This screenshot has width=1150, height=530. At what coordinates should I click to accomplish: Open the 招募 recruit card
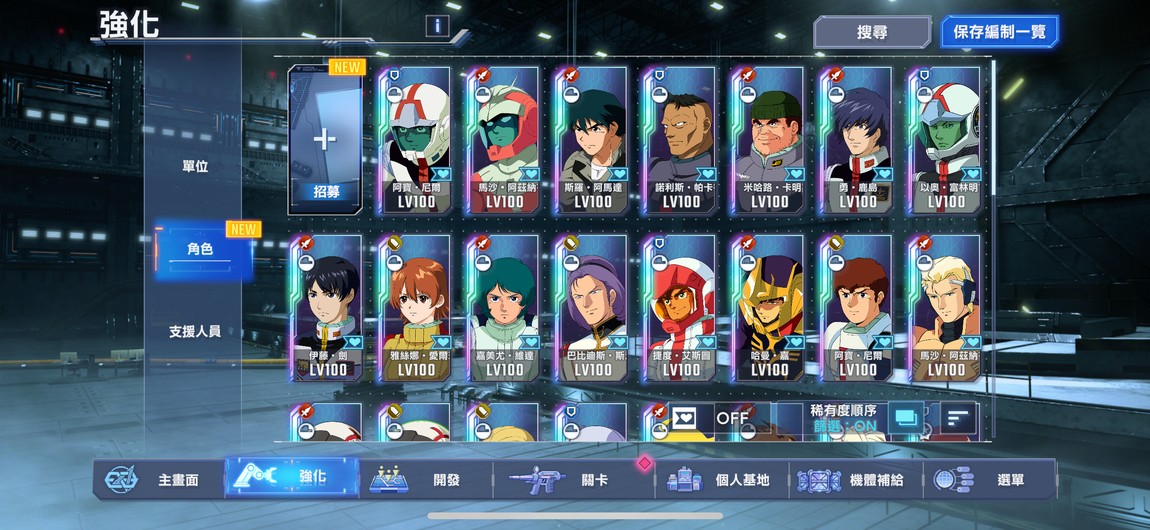pyautogui.click(x=324, y=140)
